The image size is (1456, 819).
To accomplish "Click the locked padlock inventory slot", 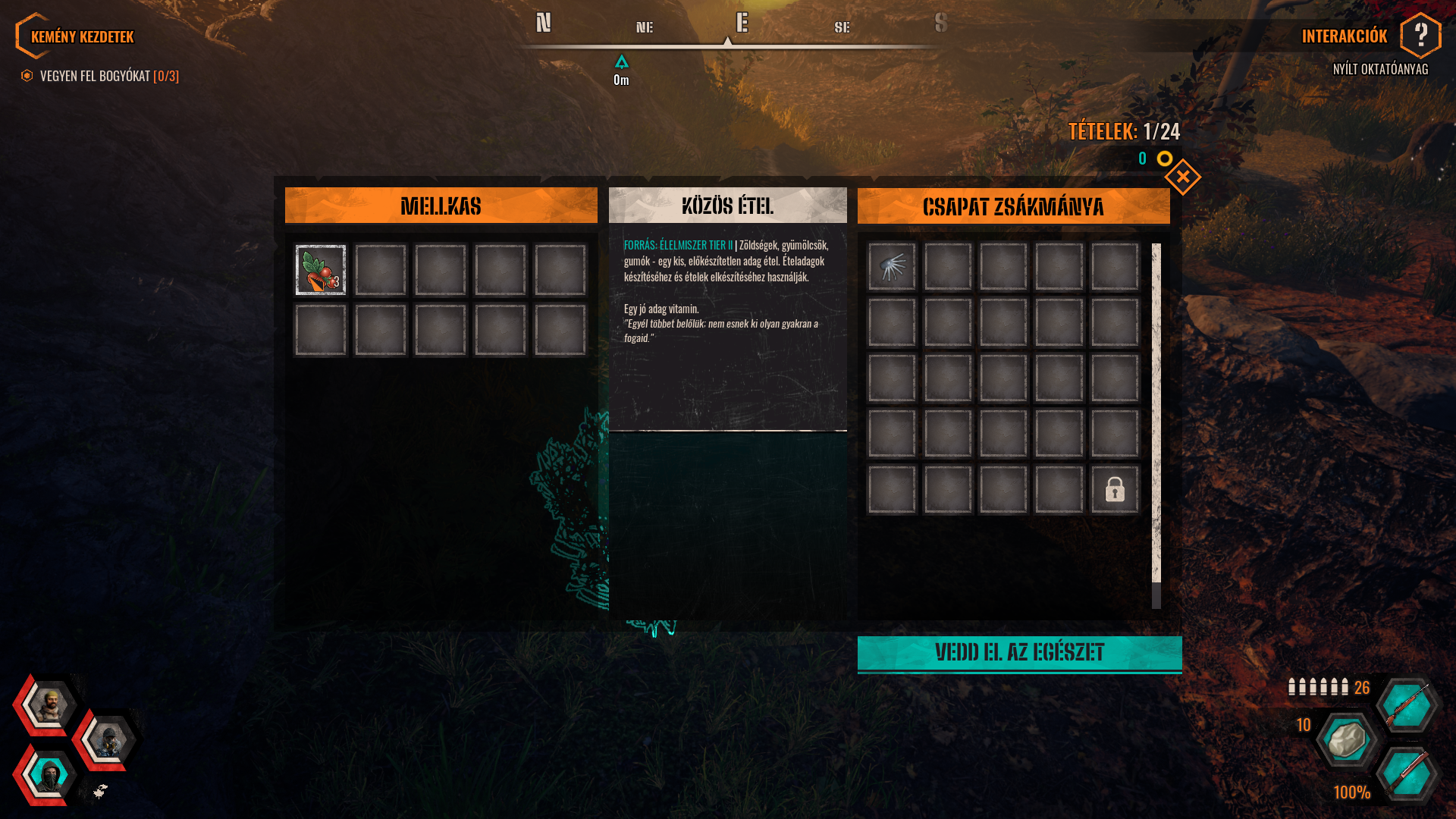I will (x=1114, y=490).
